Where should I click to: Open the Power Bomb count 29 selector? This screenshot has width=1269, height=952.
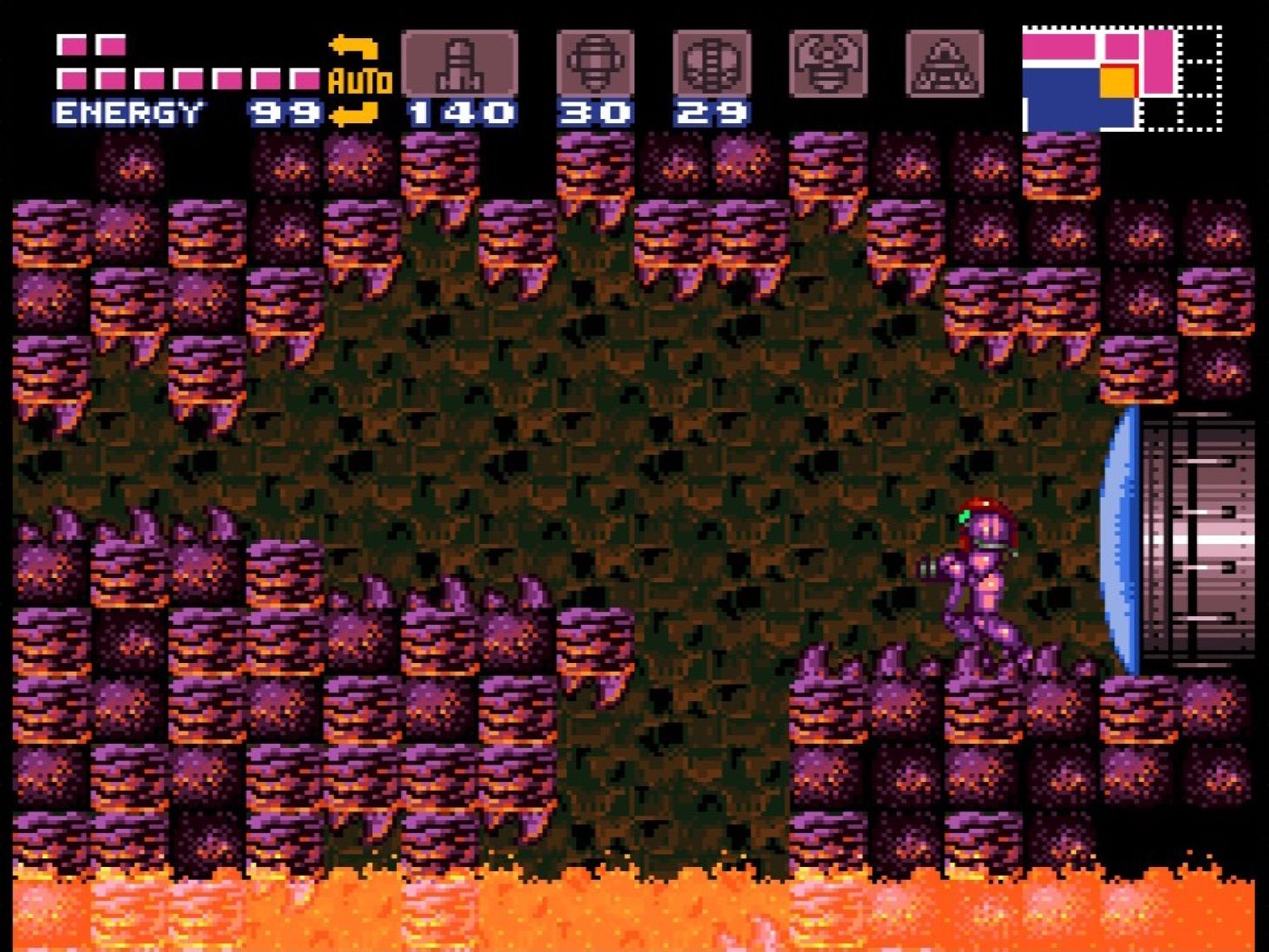tap(712, 111)
